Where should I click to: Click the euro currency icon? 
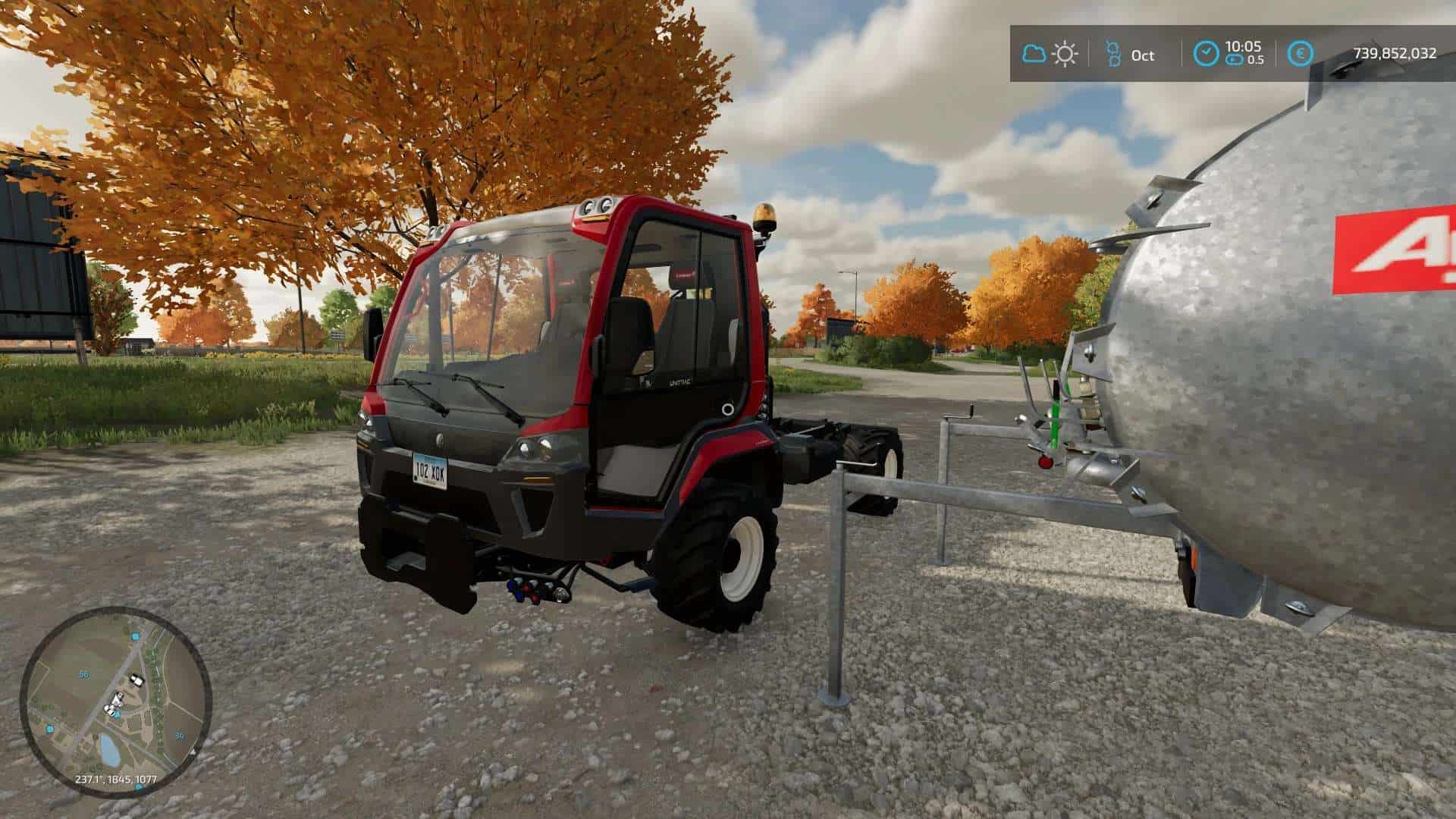(x=1303, y=54)
